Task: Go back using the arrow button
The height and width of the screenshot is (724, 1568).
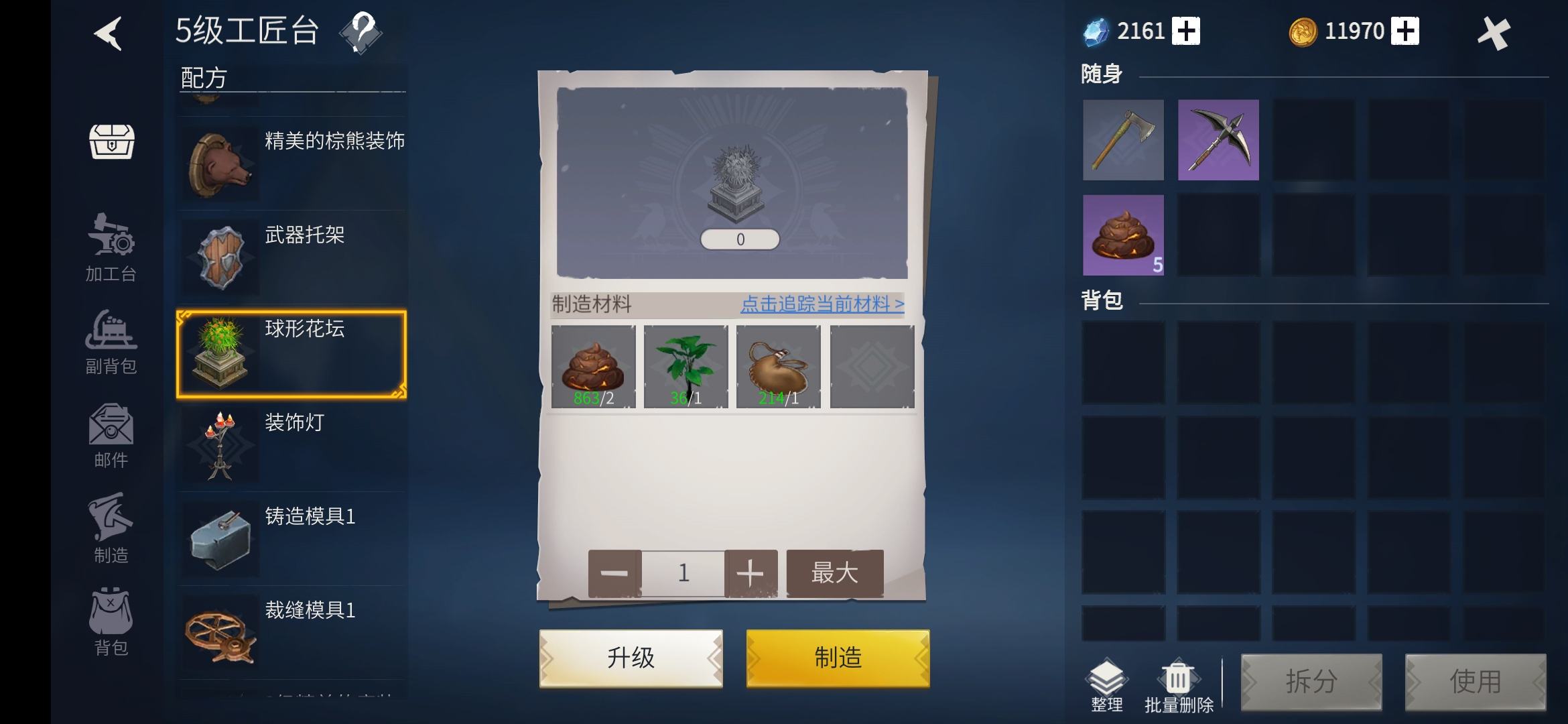Action: click(108, 33)
